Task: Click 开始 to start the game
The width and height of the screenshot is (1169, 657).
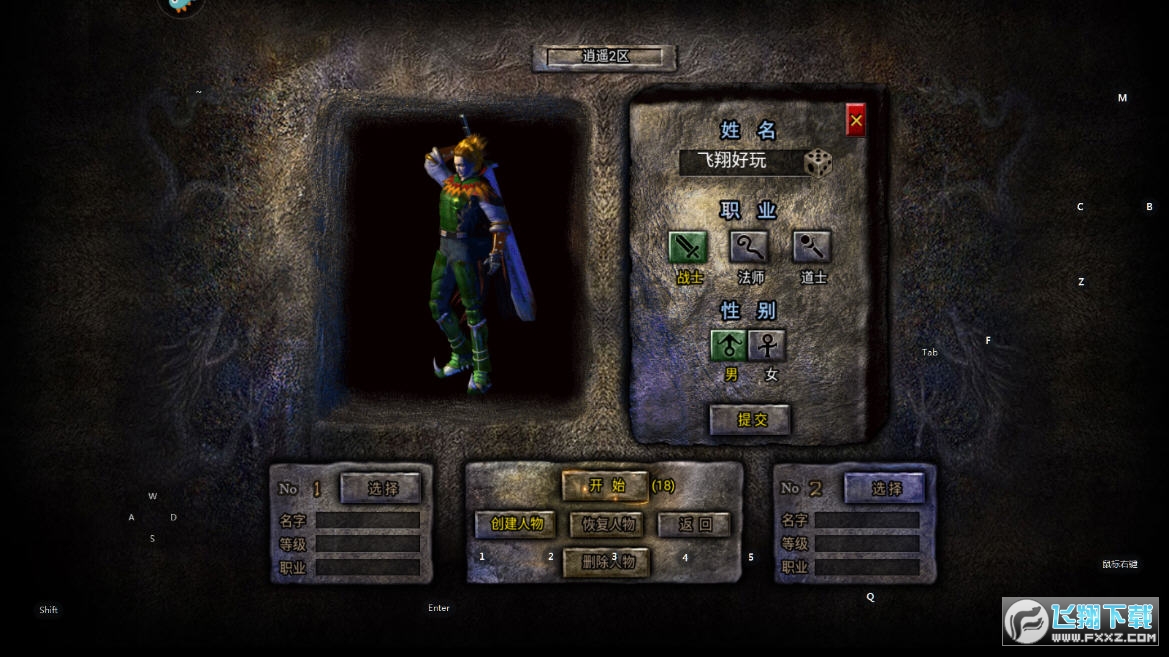Action: (605, 486)
